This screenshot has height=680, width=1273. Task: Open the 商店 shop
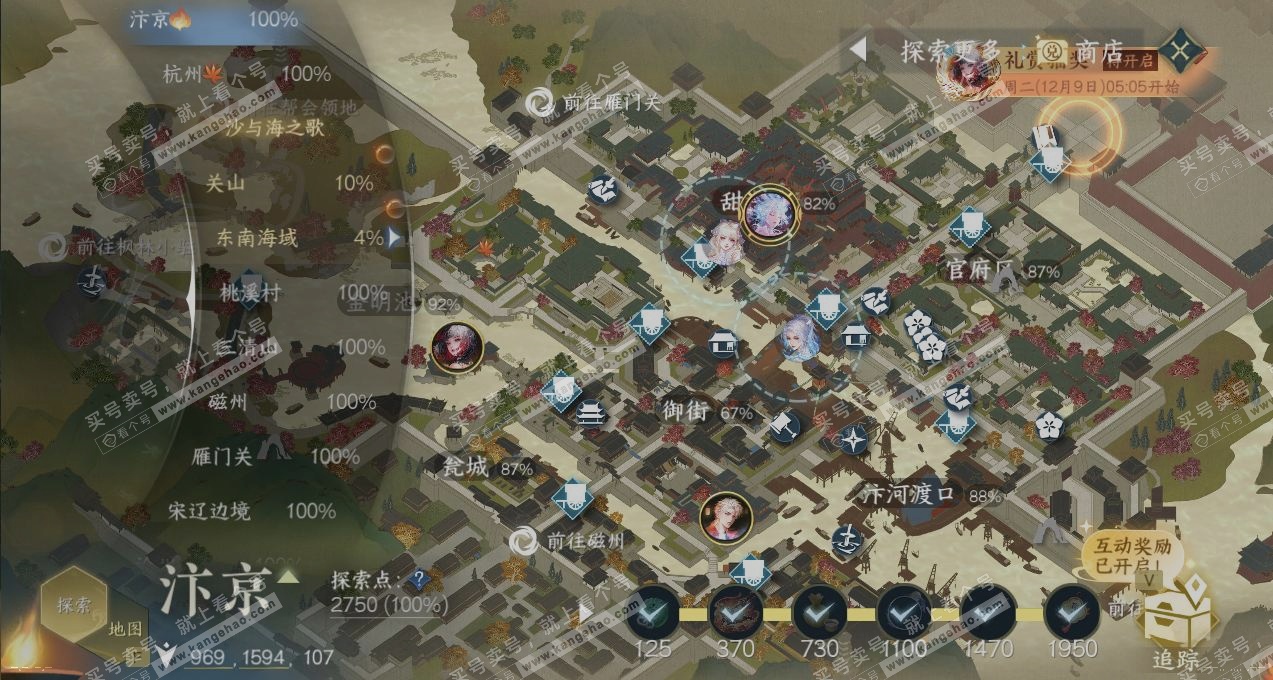pyautogui.click(x=1099, y=51)
